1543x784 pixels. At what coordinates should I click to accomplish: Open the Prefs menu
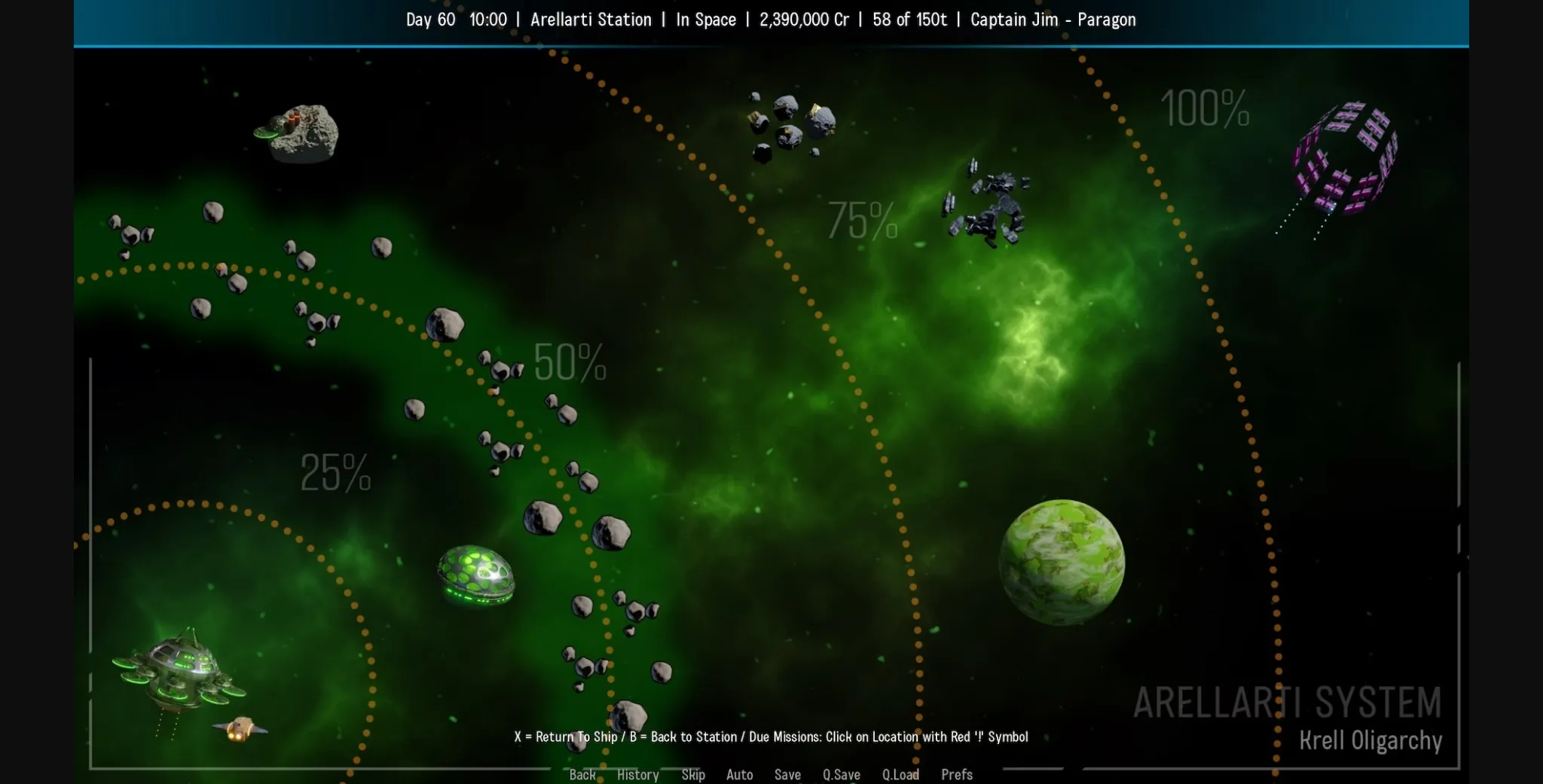tap(956, 774)
